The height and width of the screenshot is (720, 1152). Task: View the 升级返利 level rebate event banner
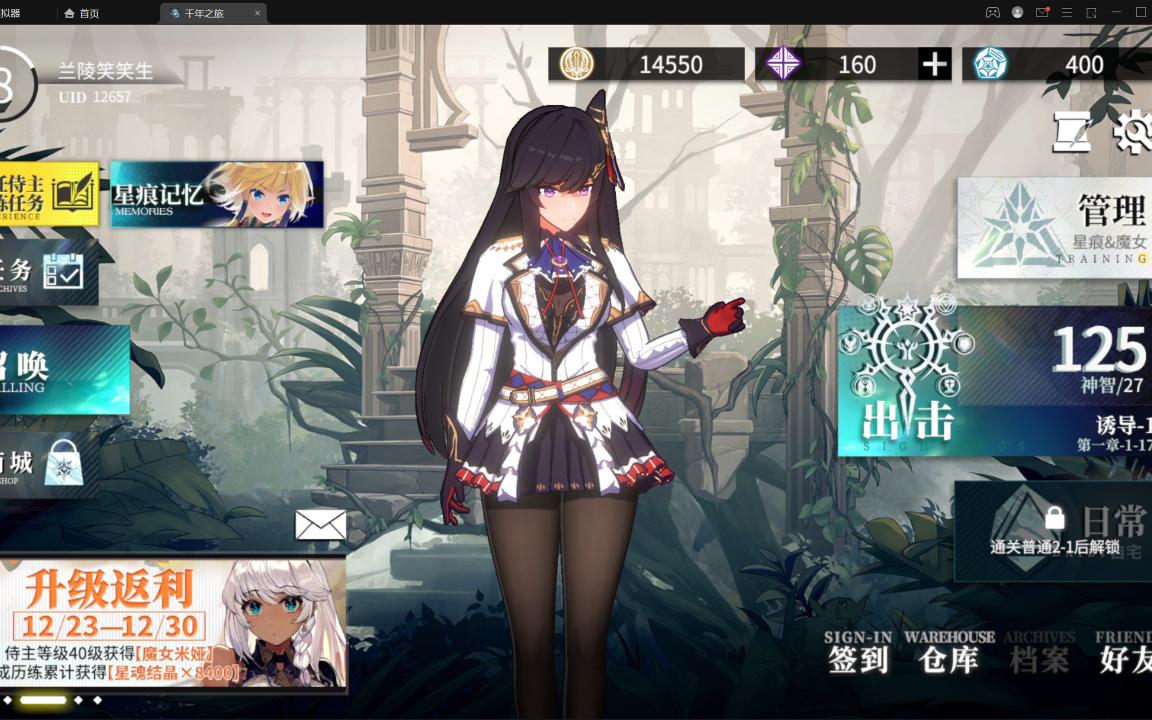click(173, 624)
